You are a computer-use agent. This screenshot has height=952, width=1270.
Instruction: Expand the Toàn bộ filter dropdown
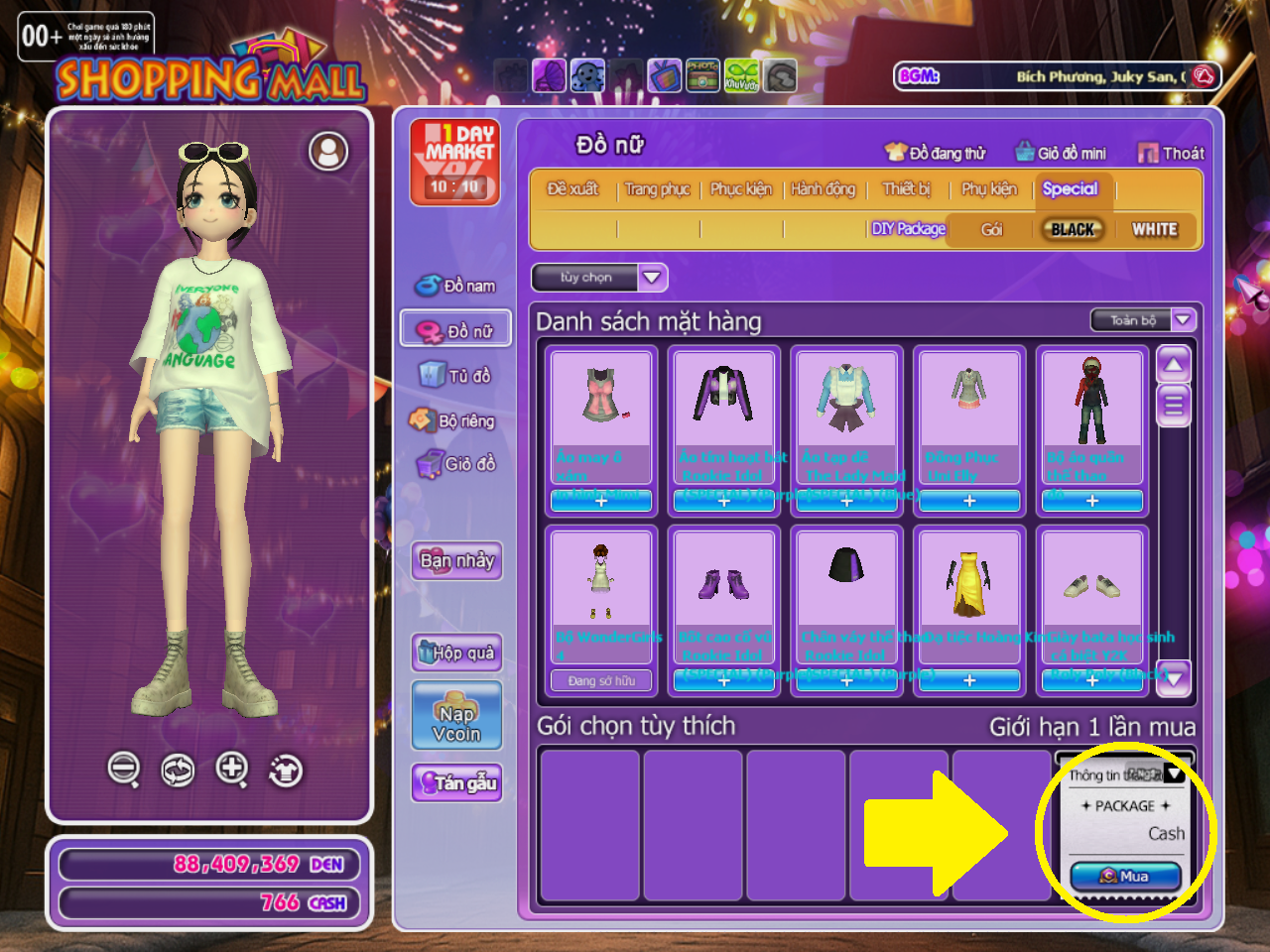pyautogui.click(x=1143, y=320)
